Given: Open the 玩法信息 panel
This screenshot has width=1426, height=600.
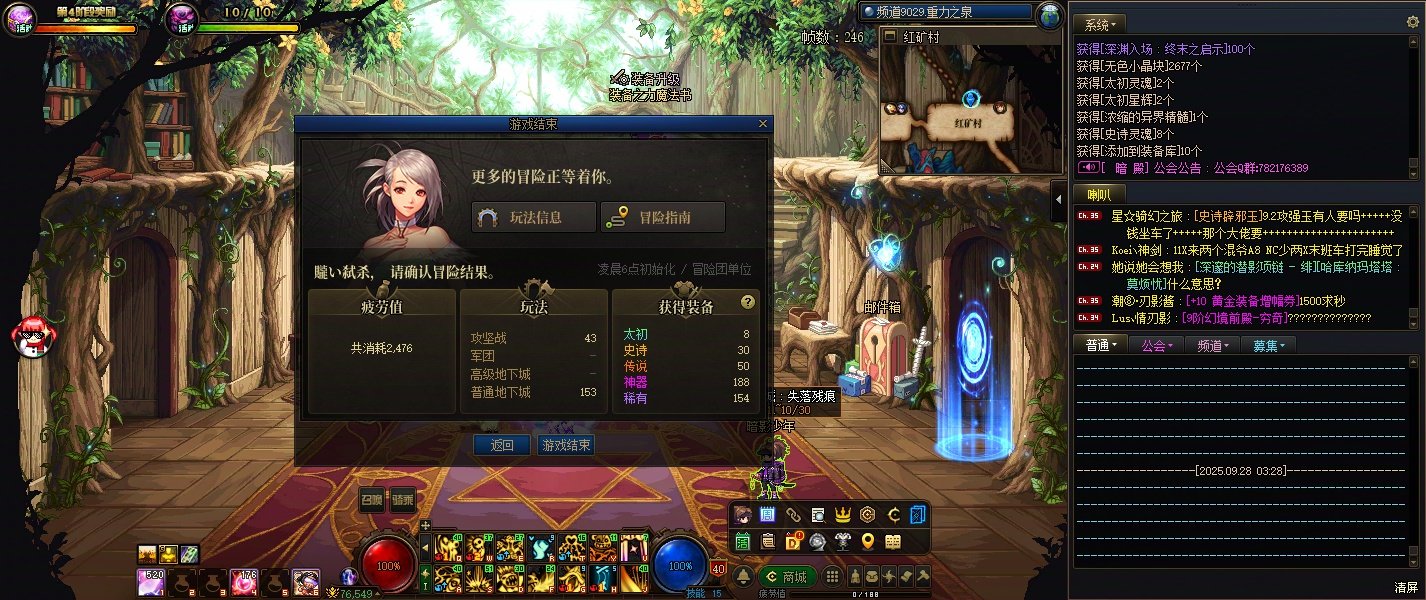Looking at the screenshot, I should click(533, 217).
